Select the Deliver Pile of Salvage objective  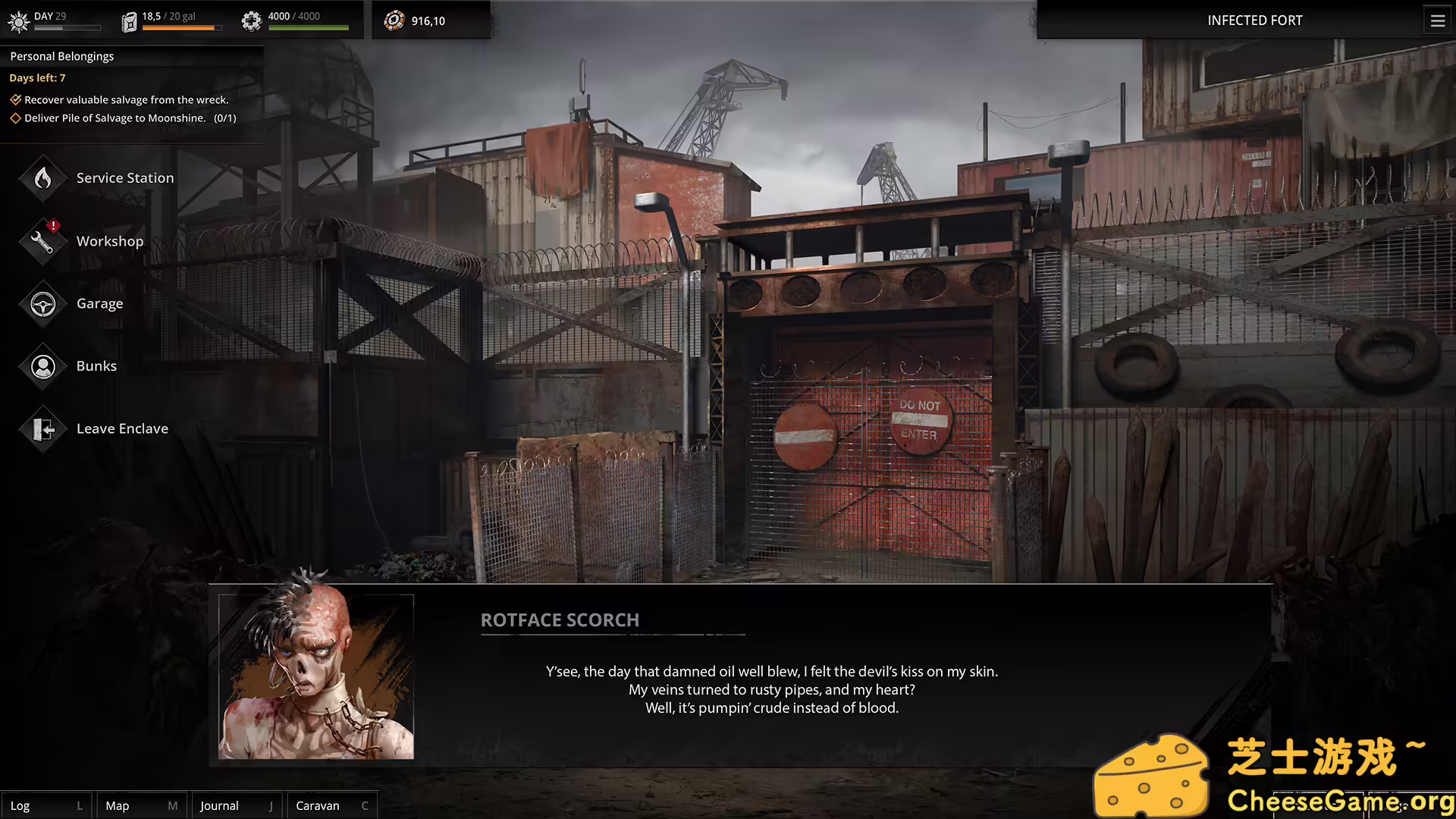pos(129,118)
